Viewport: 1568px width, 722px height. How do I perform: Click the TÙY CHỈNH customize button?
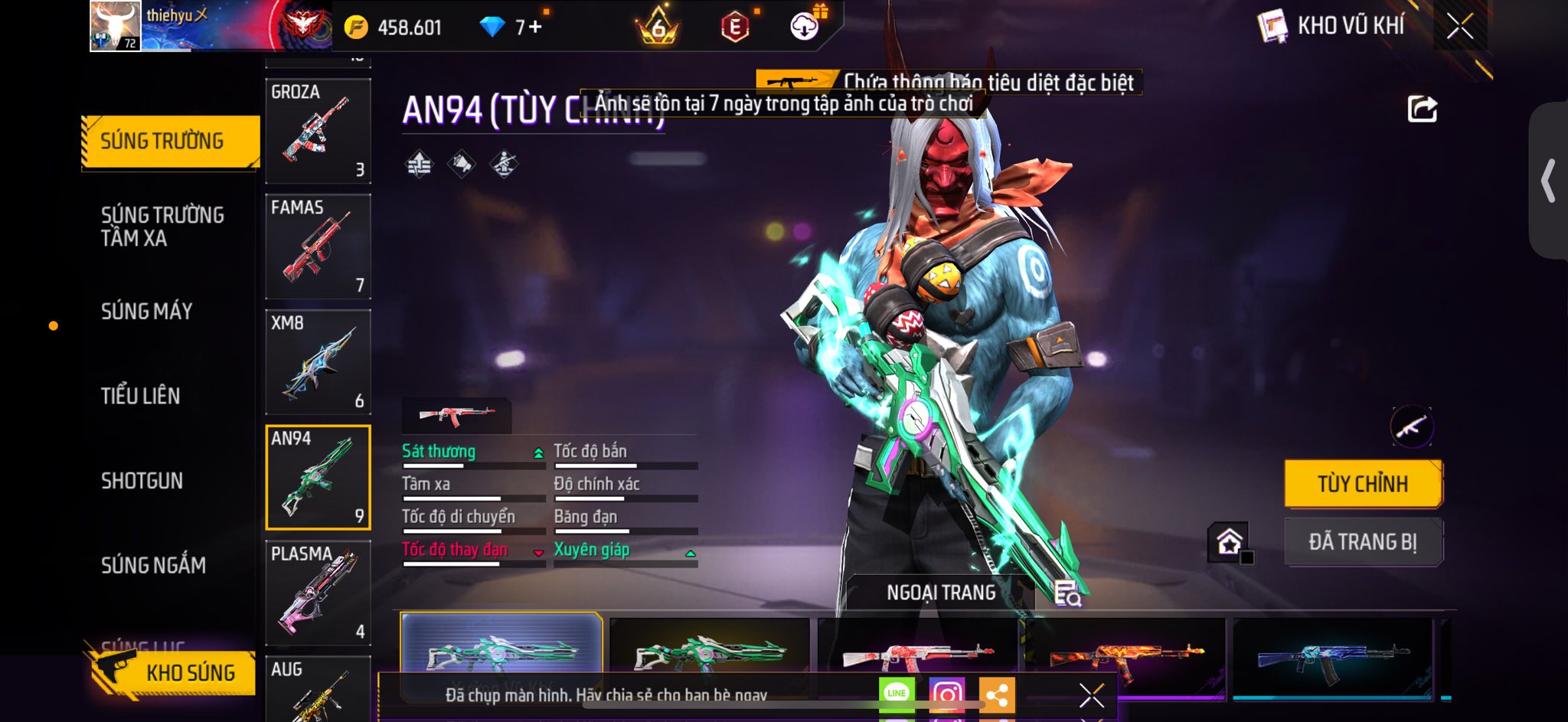[x=1363, y=484]
